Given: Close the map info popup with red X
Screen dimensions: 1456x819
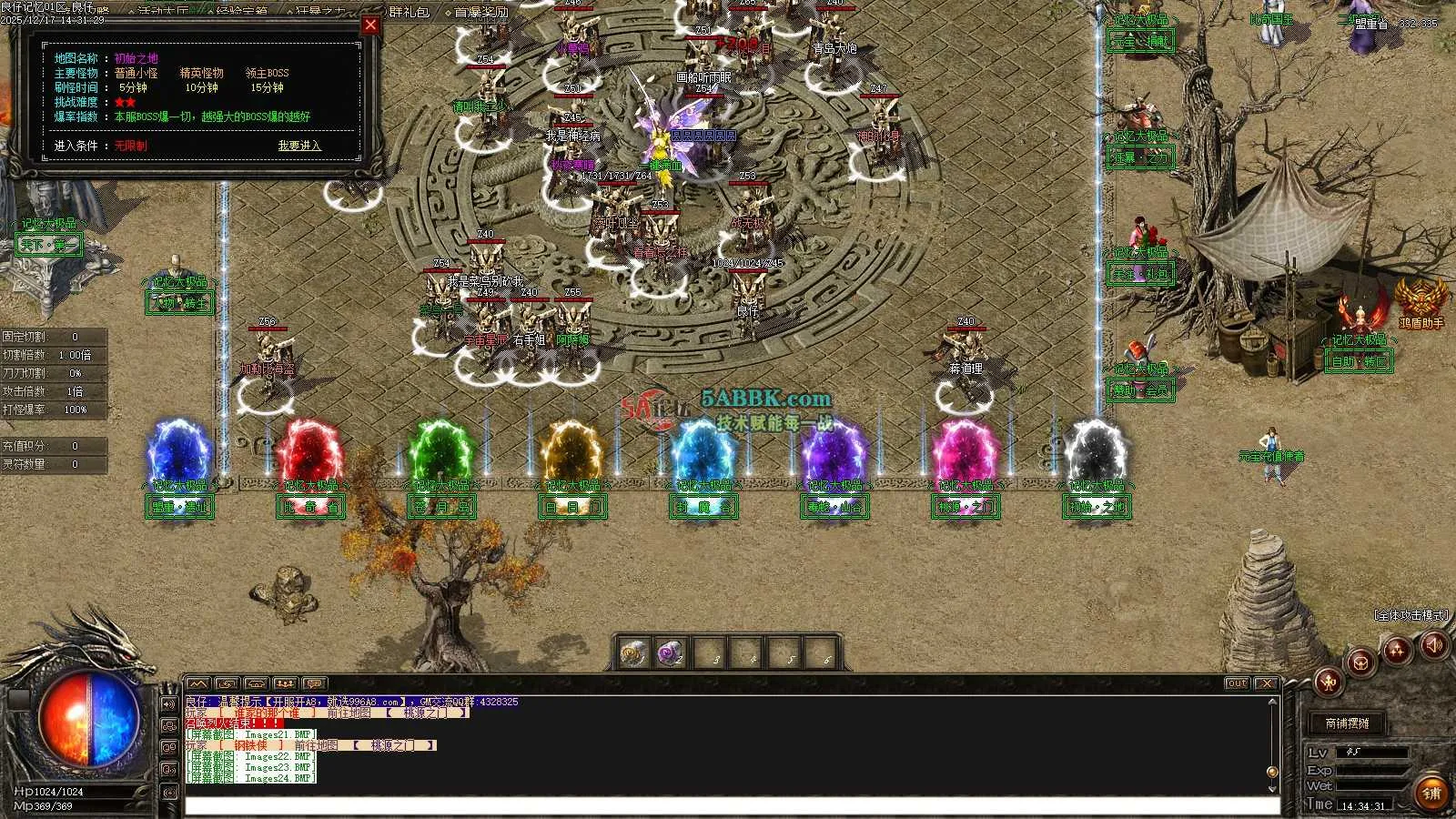Looking at the screenshot, I should coord(370,25).
